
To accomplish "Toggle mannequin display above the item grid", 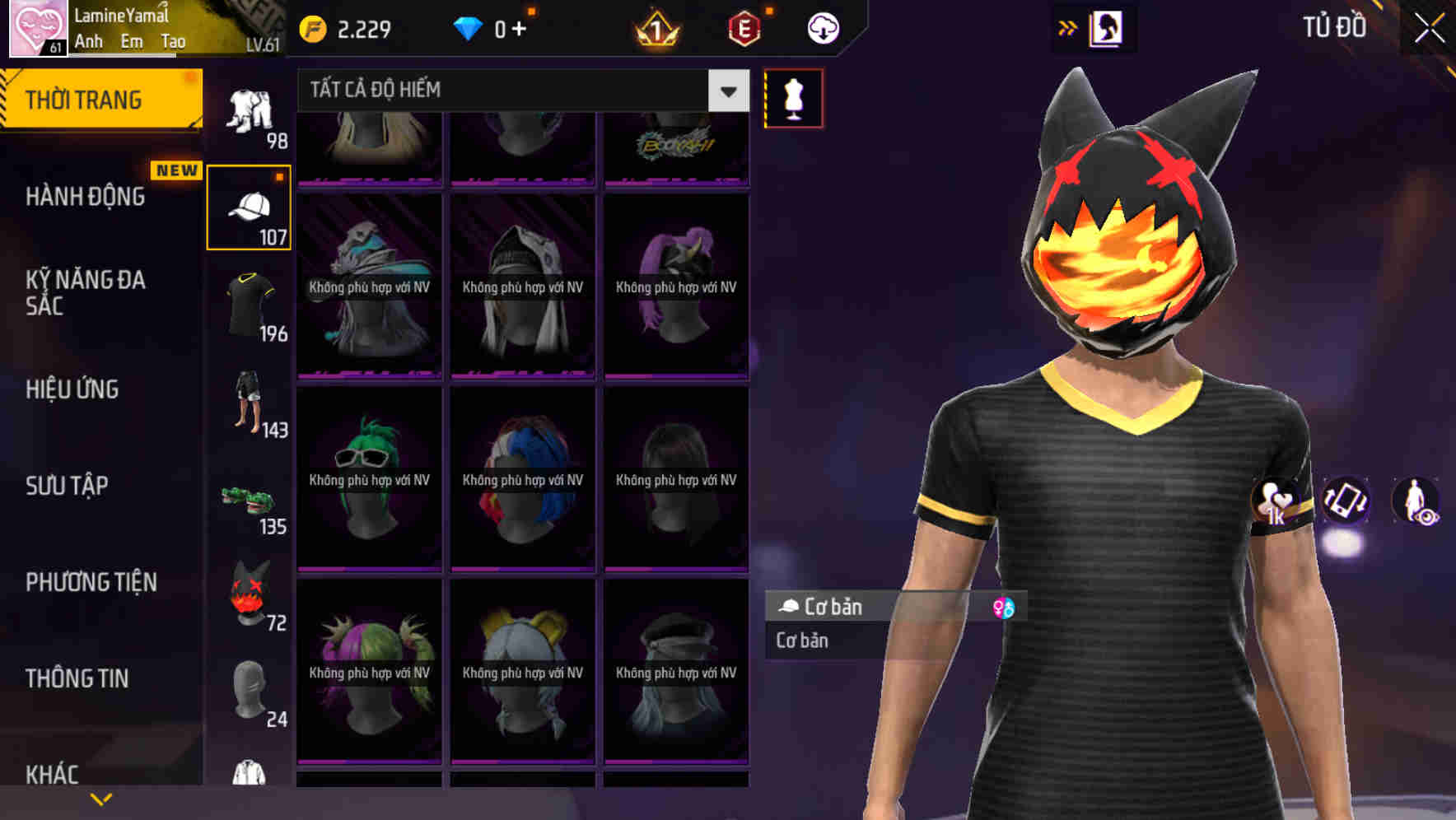I will tap(793, 98).
